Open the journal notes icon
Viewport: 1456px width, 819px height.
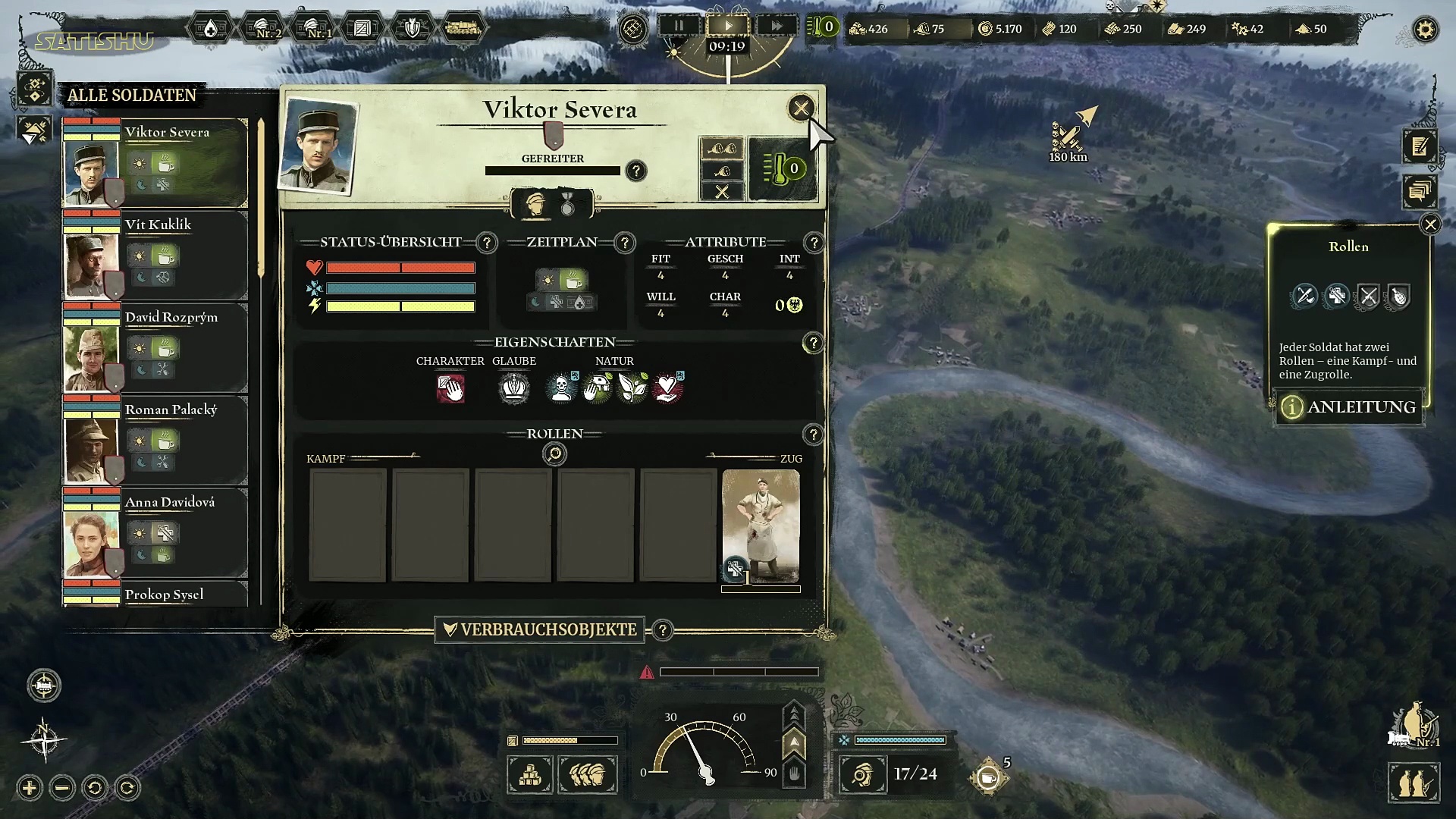pos(1419,147)
